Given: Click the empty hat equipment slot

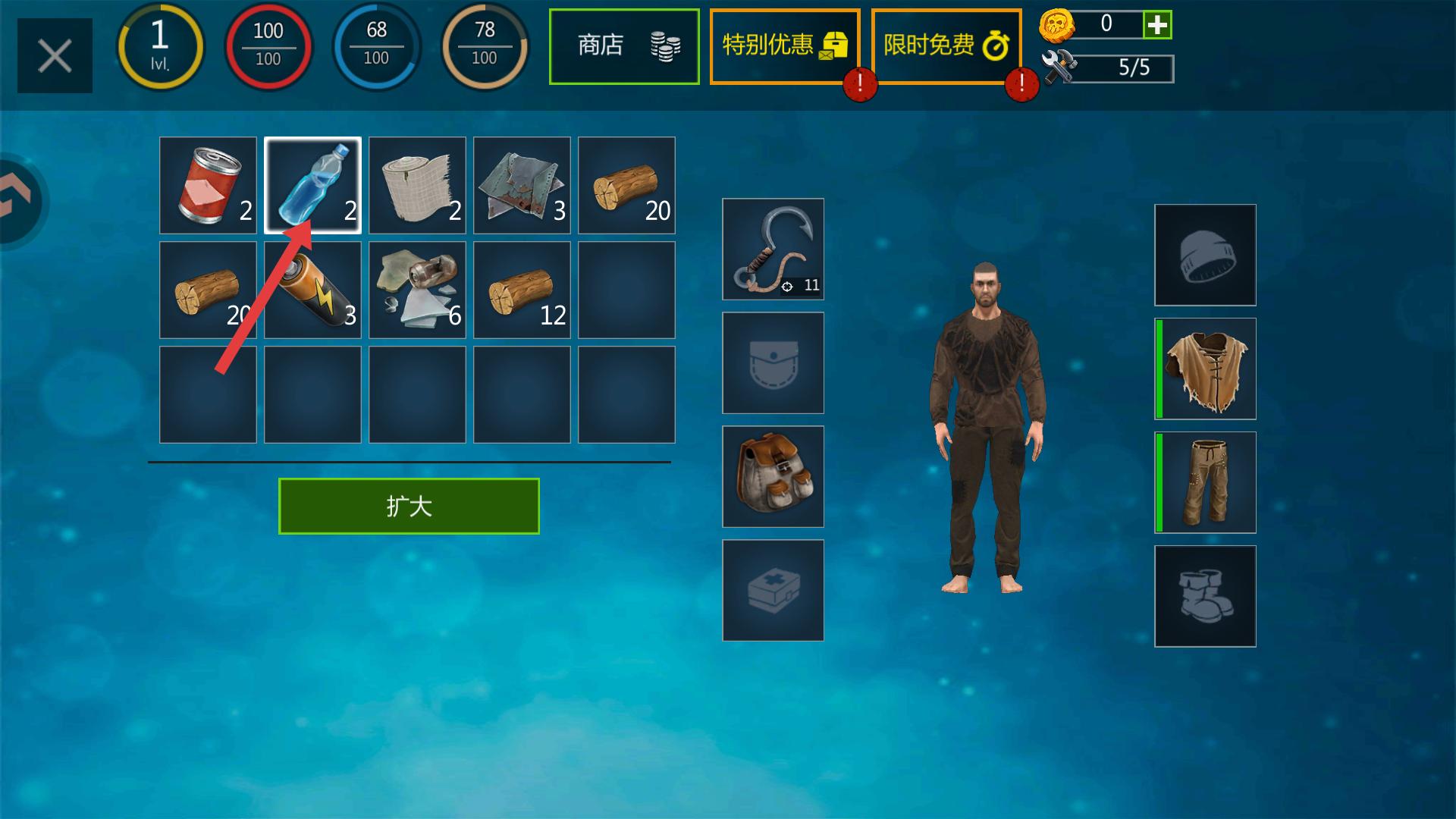Looking at the screenshot, I should [1205, 255].
